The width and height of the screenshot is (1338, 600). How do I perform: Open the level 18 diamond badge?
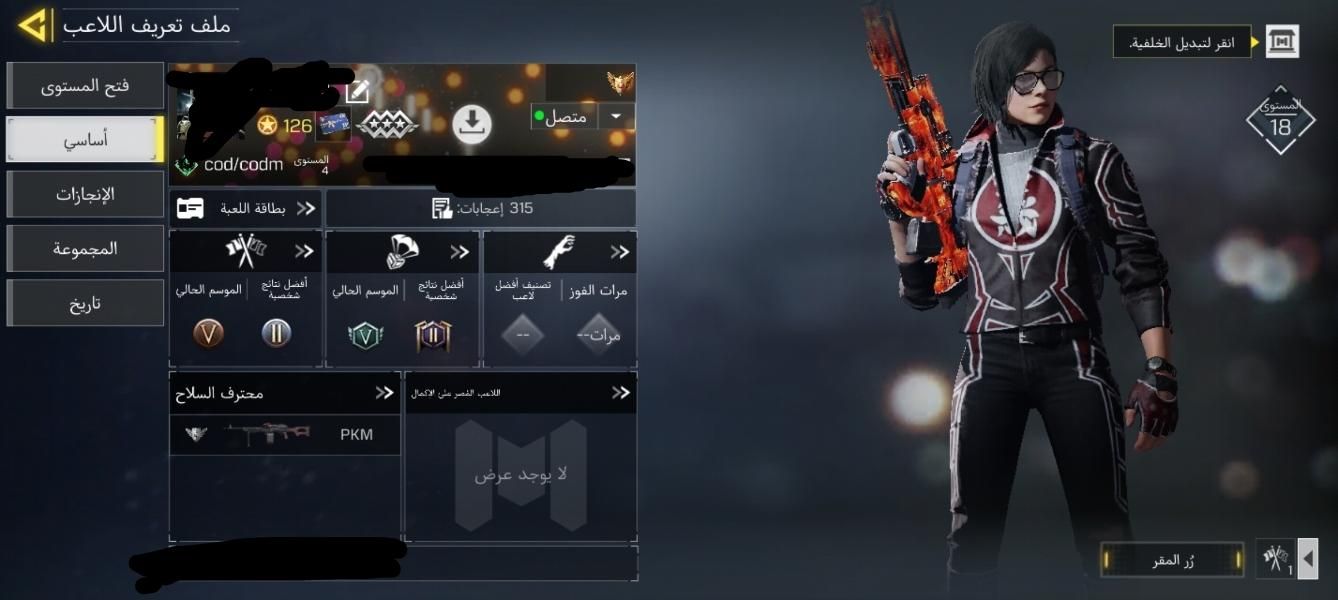click(1281, 121)
